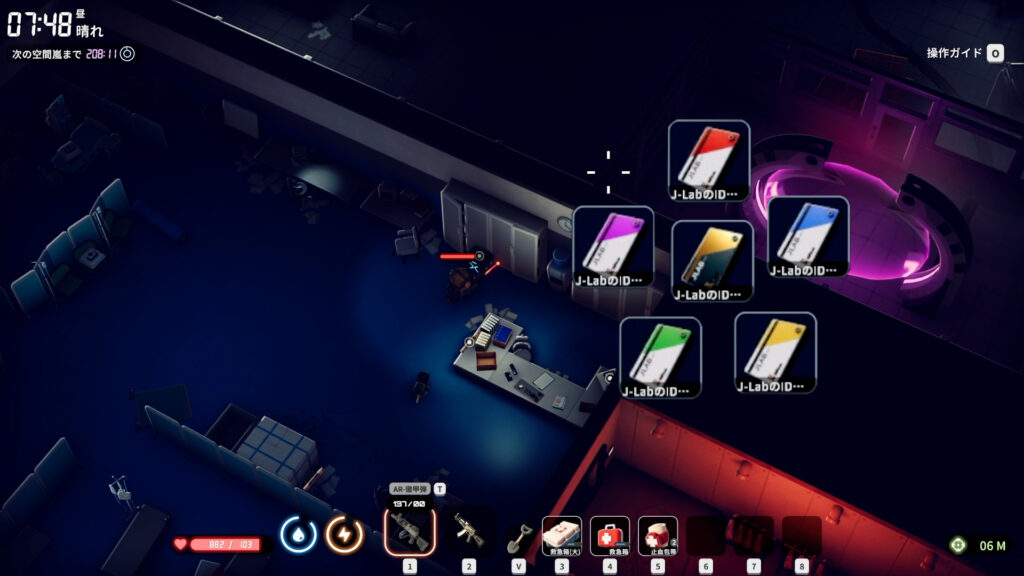Choose the purple J-Lab ID card

point(614,246)
